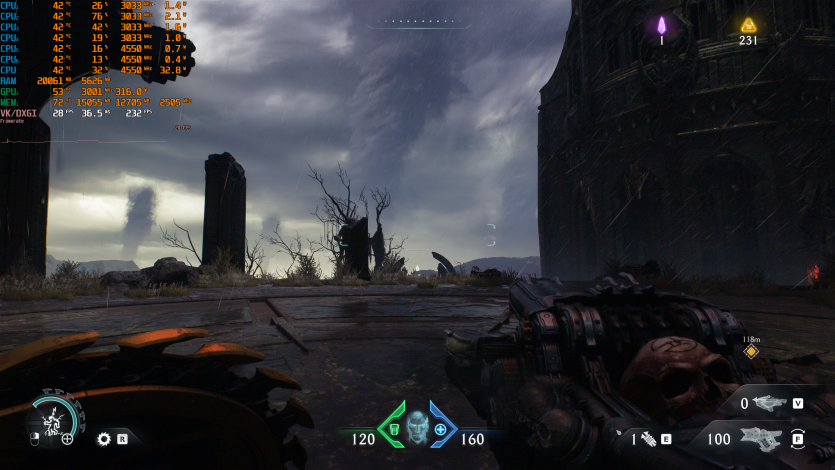Click the blue health cross icon

pos(440,428)
